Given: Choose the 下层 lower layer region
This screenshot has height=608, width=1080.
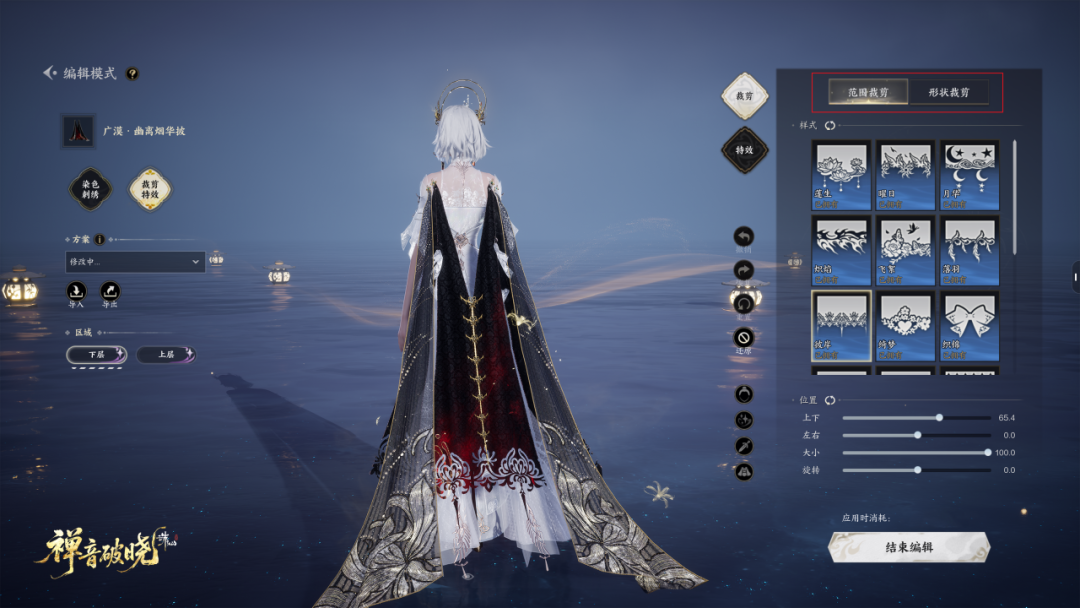Looking at the screenshot, I should click(x=96, y=354).
